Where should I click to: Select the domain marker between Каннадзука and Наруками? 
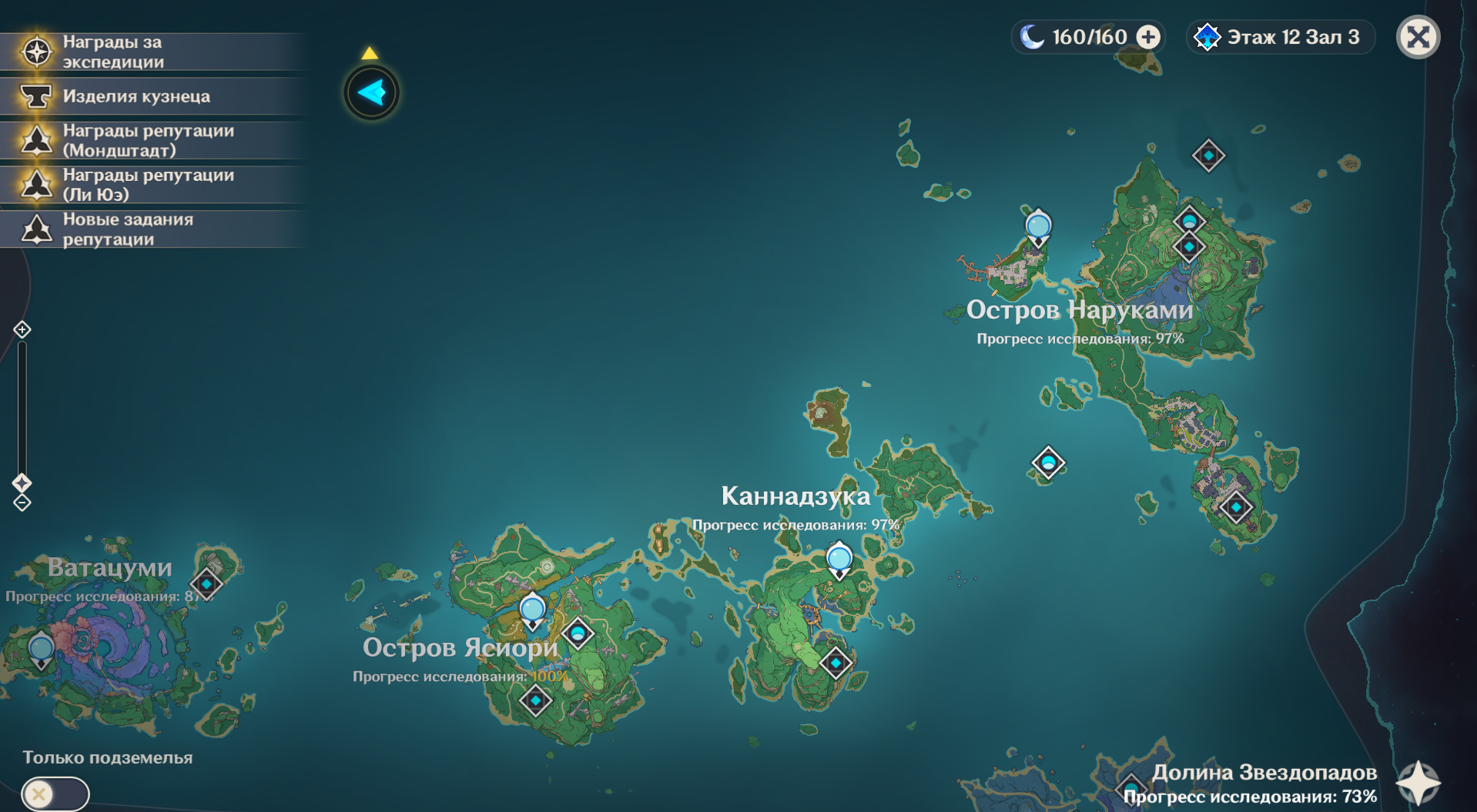click(1048, 463)
